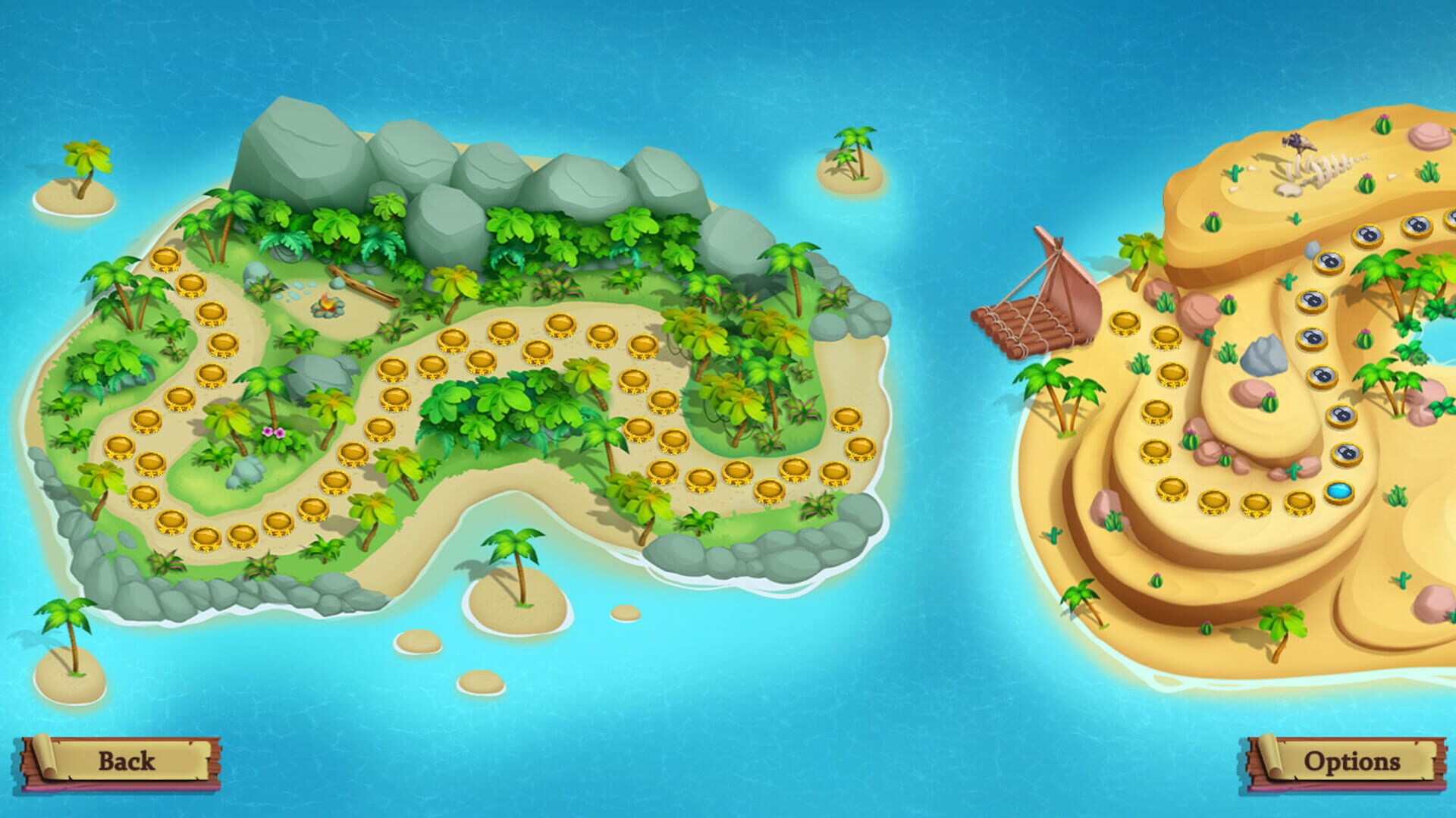This screenshot has height=818, width=1456.
Task: Open the first locked padlock level
Action: coord(1346,454)
